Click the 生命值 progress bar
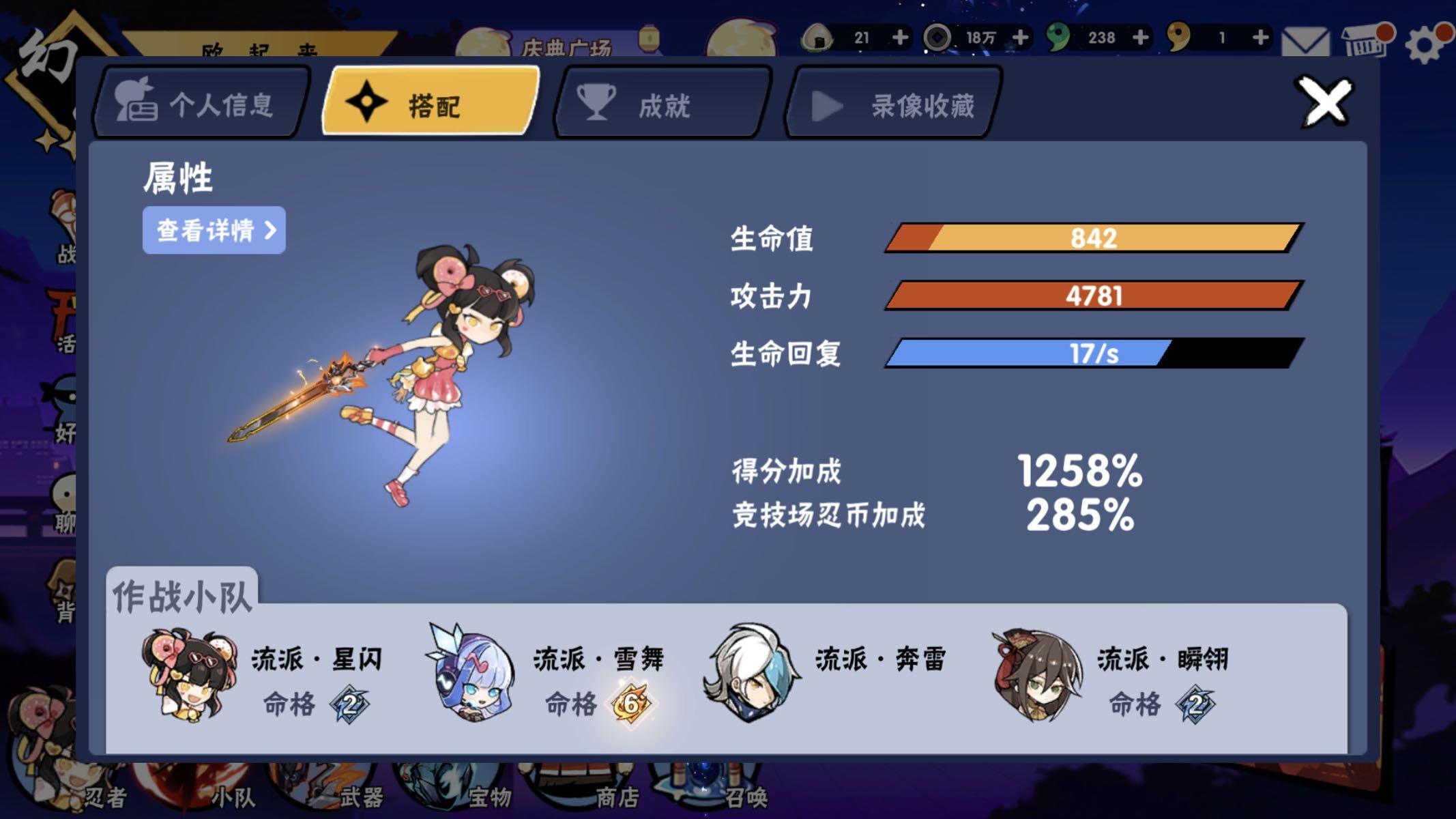 click(1092, 238)
